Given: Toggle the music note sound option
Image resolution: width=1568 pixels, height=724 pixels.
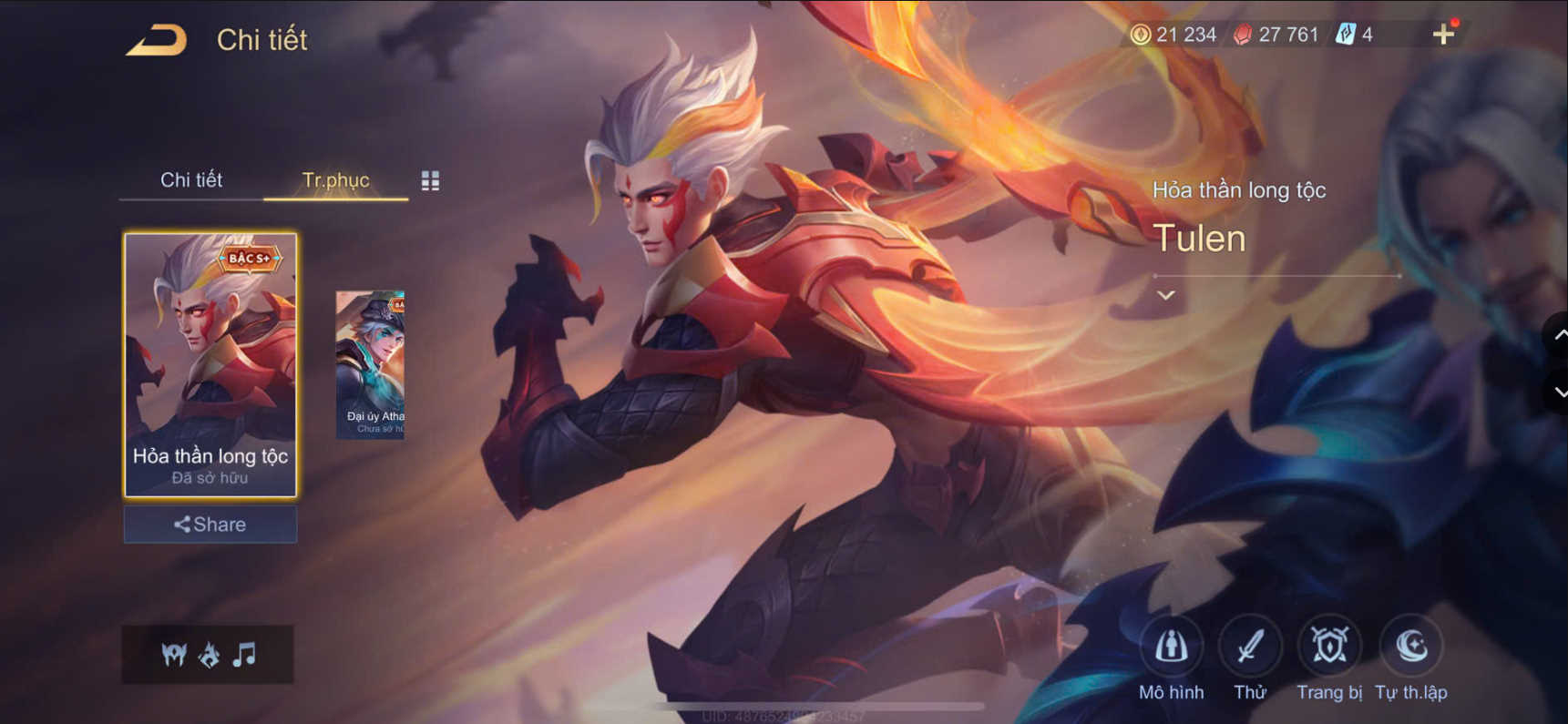Looking at the screenshot, I should click(x=244, y=654).
